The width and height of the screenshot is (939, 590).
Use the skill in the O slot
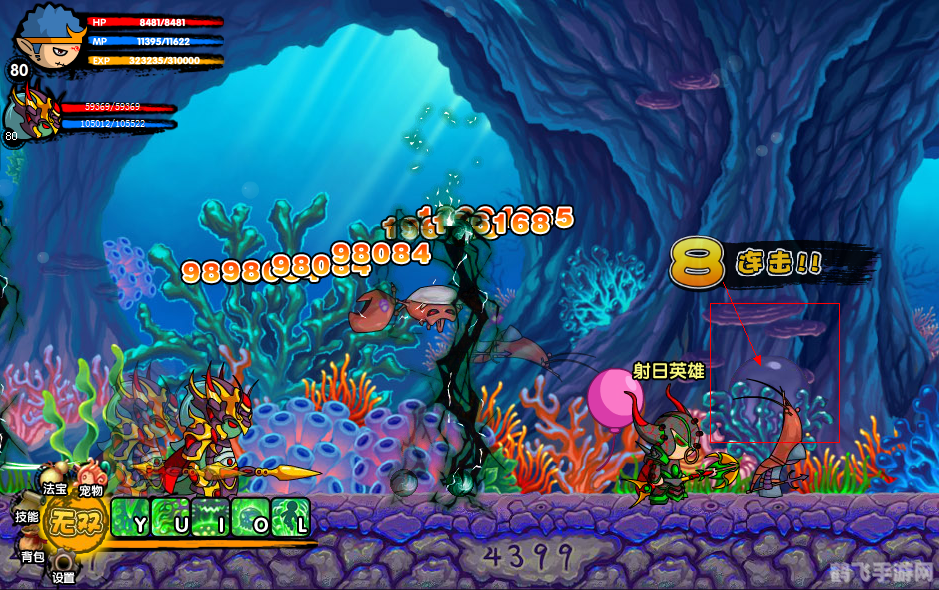click(251, 517)
